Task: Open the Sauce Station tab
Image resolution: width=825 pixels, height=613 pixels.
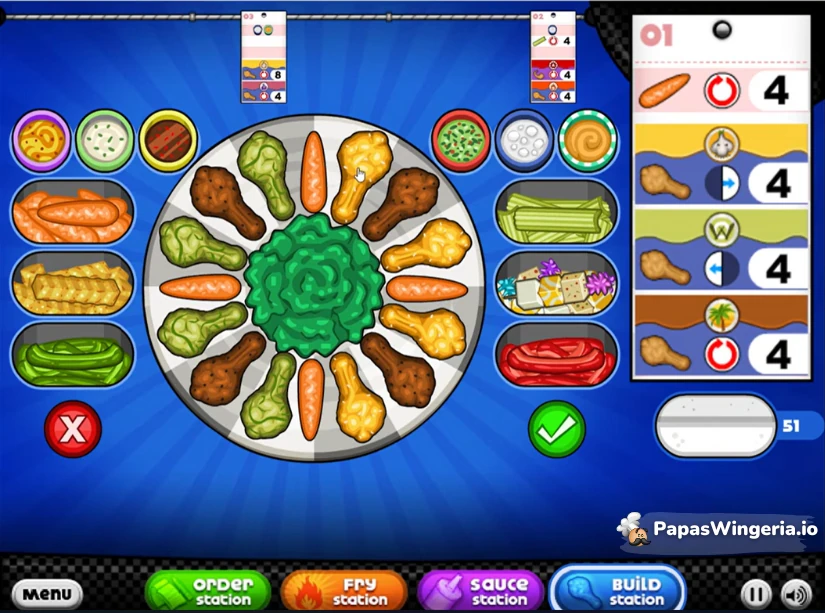Action: (481, 590)
